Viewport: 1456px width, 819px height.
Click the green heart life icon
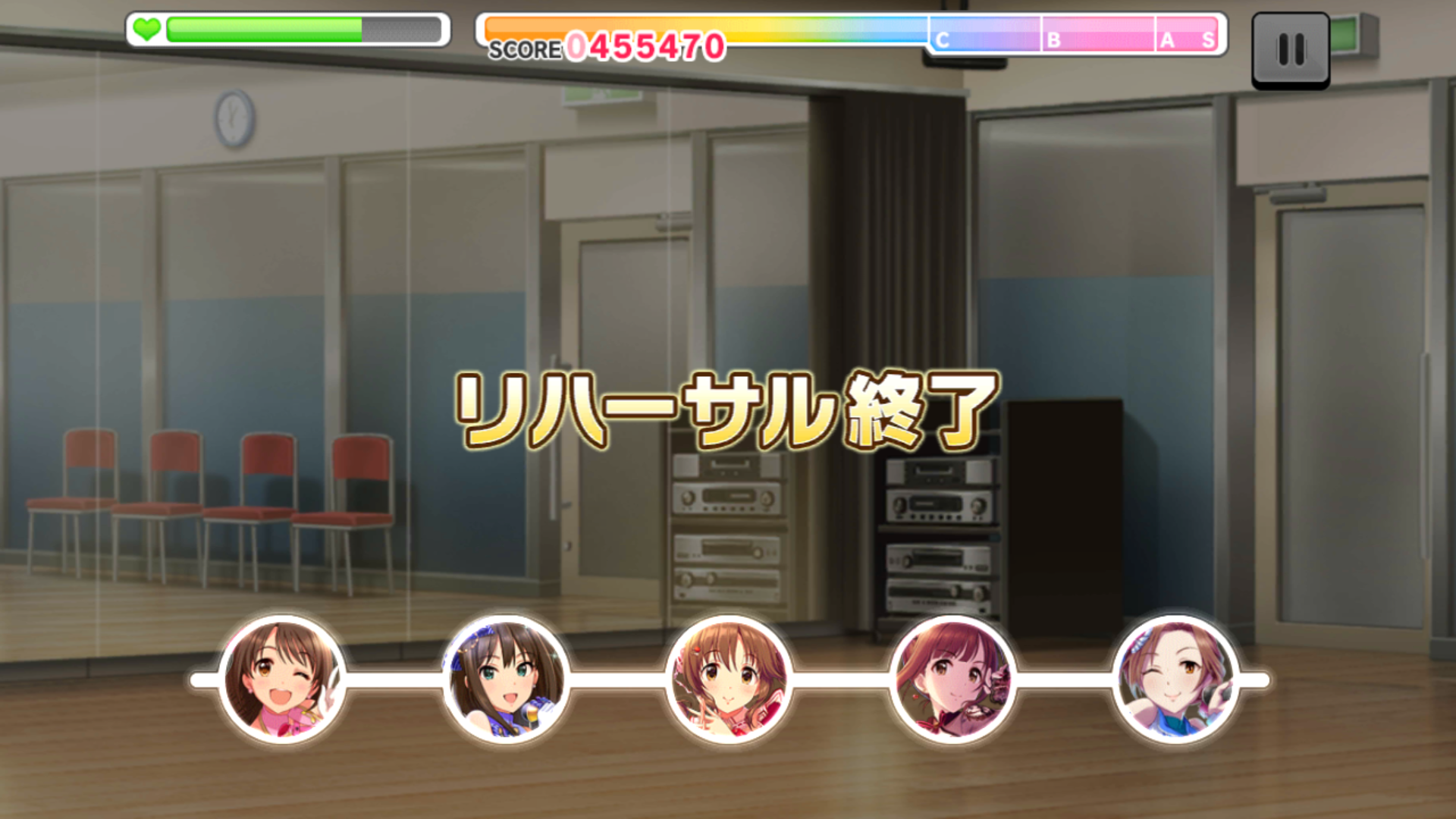149,28
